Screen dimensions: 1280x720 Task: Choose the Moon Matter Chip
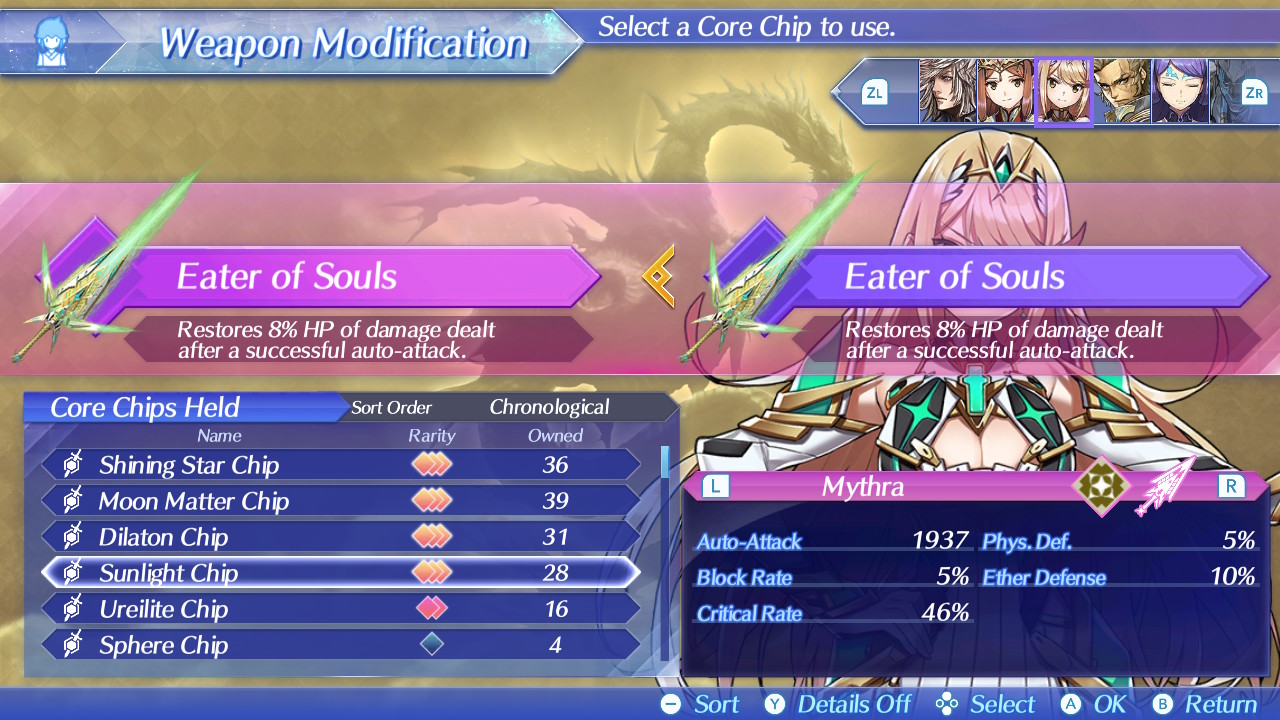click(340, 501)
